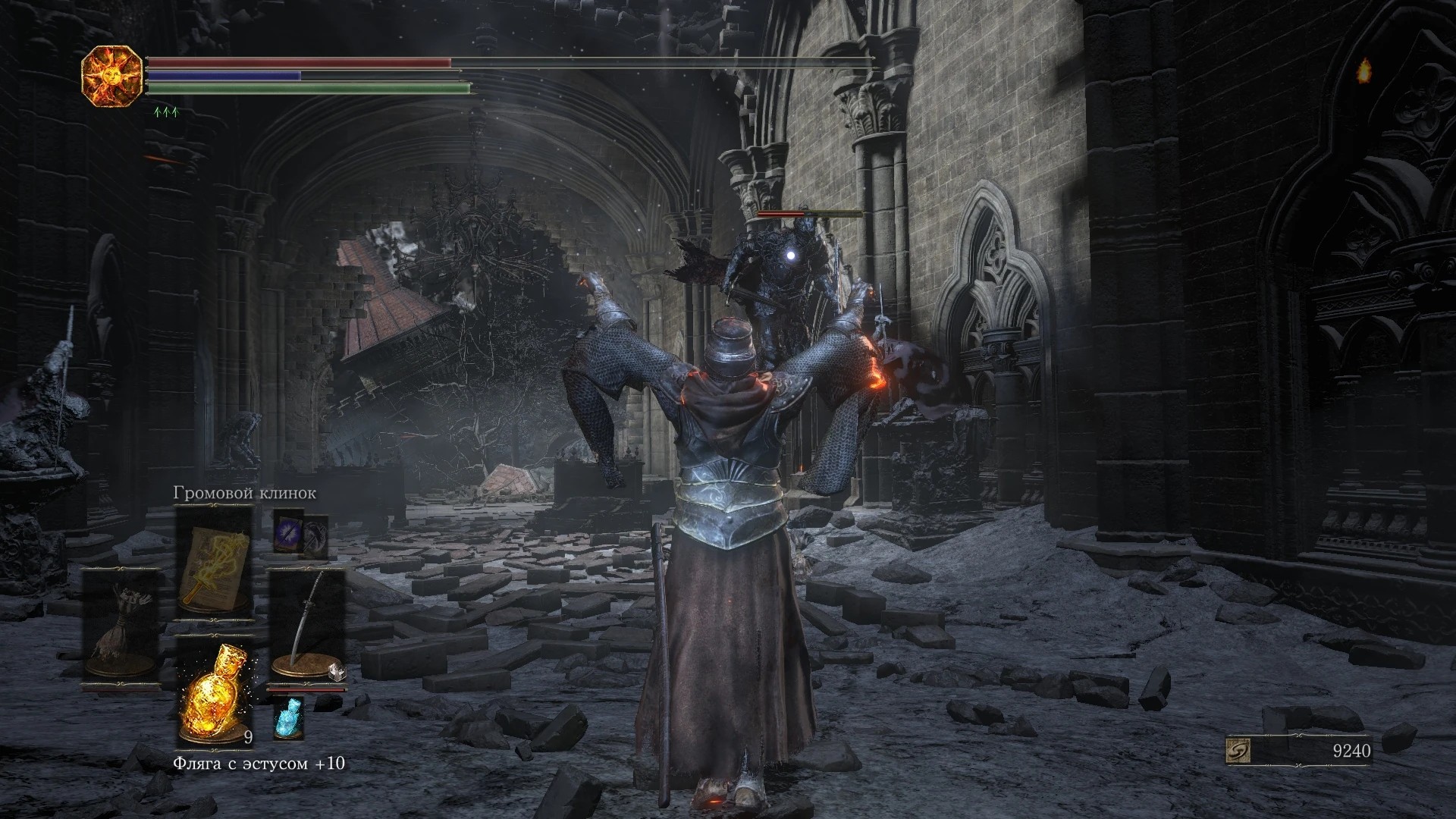The height and width of the screenshot is (819, 1456).
Task: Select the blue Ashen Estus Flask icon
Action: pyautogui.click(x=288, y=717)
